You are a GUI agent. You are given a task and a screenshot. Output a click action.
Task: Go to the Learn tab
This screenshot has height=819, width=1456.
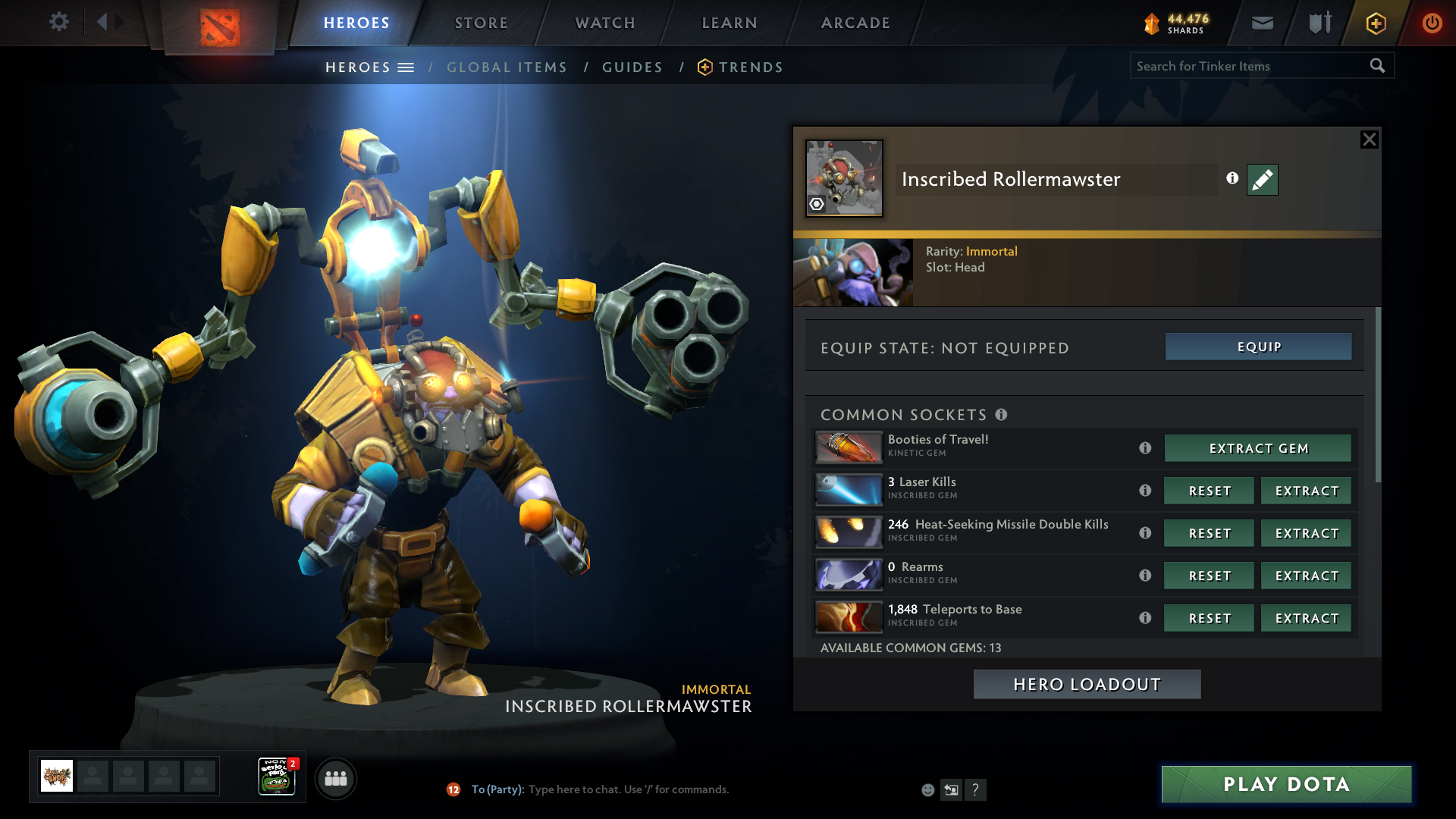pyautogui.click(x=730, y=23)
